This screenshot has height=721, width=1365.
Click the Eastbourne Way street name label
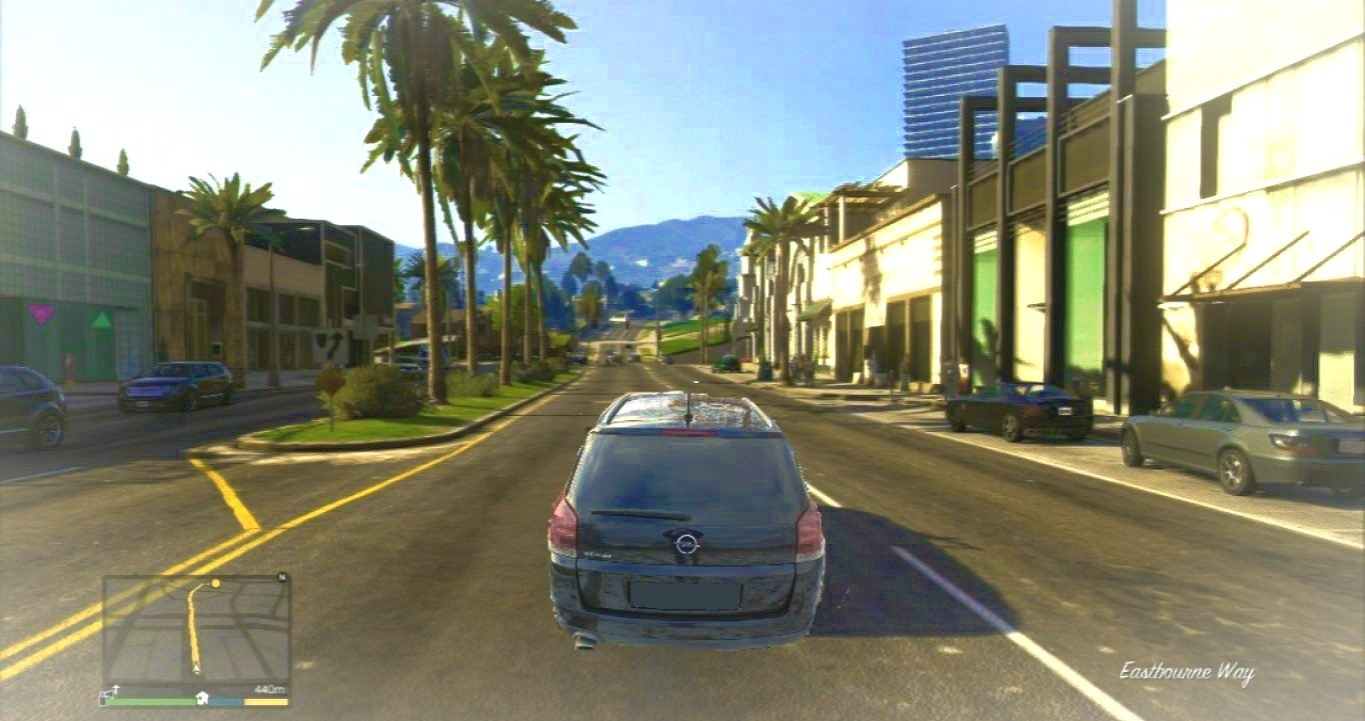1190,671
